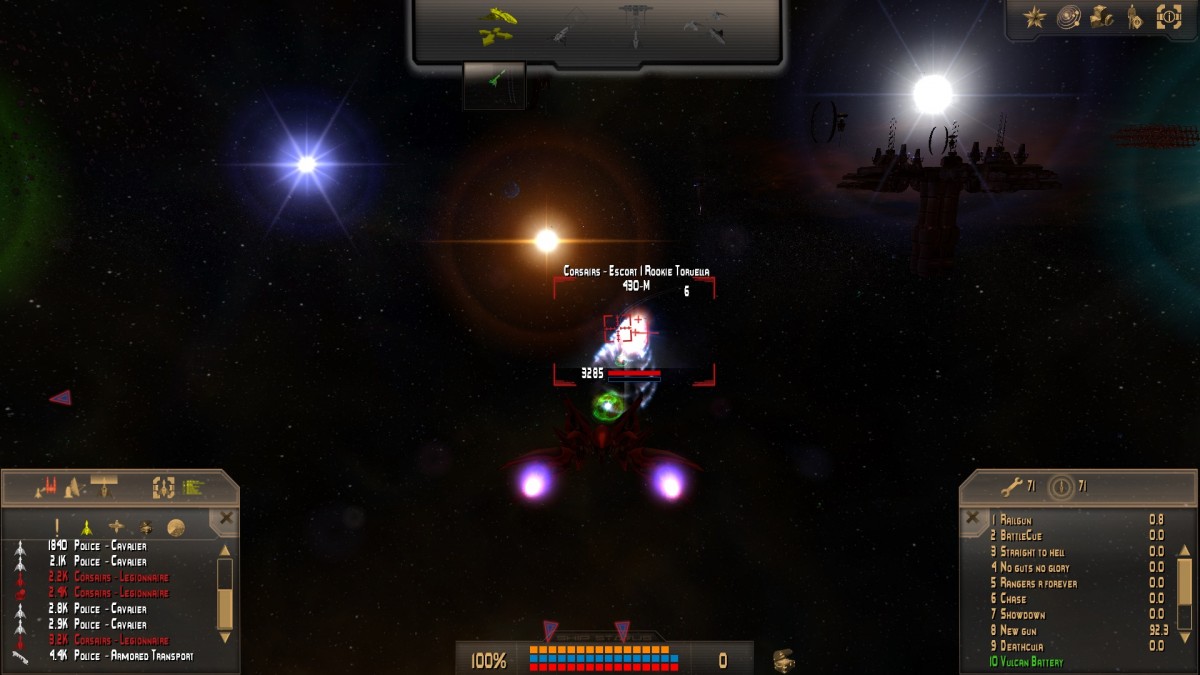1200x675 pixels.
Task: Open the navigation map spiral icon
Action: (1069, 17)
